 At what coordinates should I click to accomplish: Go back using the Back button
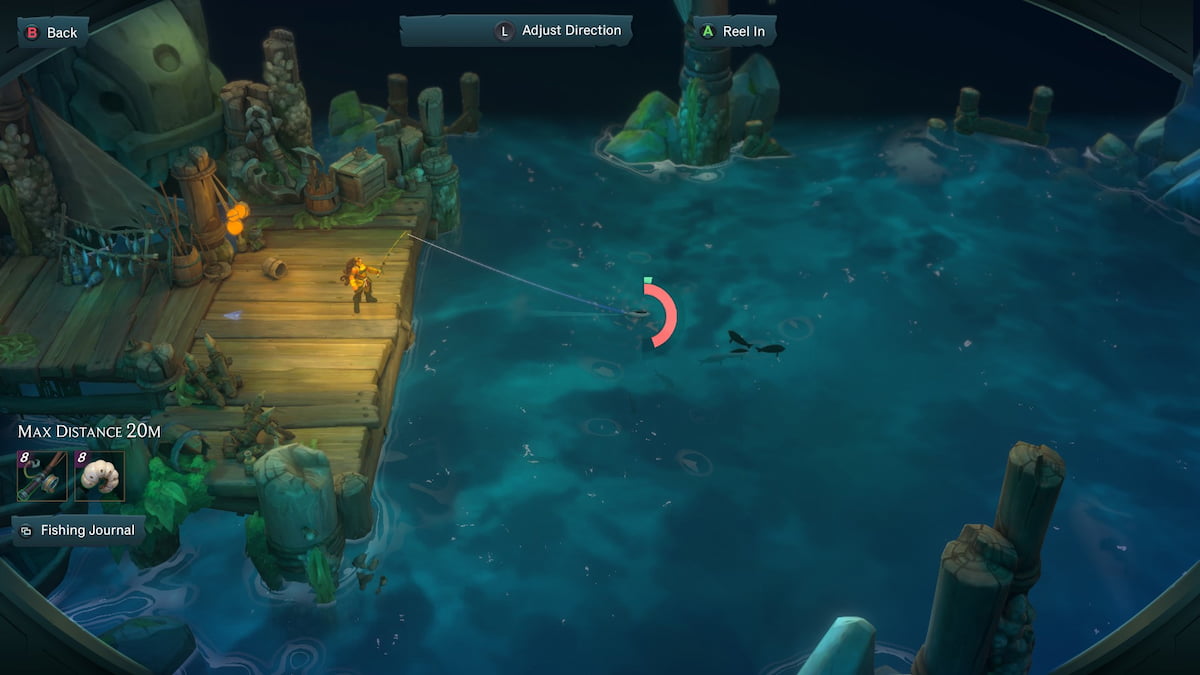click(x=51, y=33)
